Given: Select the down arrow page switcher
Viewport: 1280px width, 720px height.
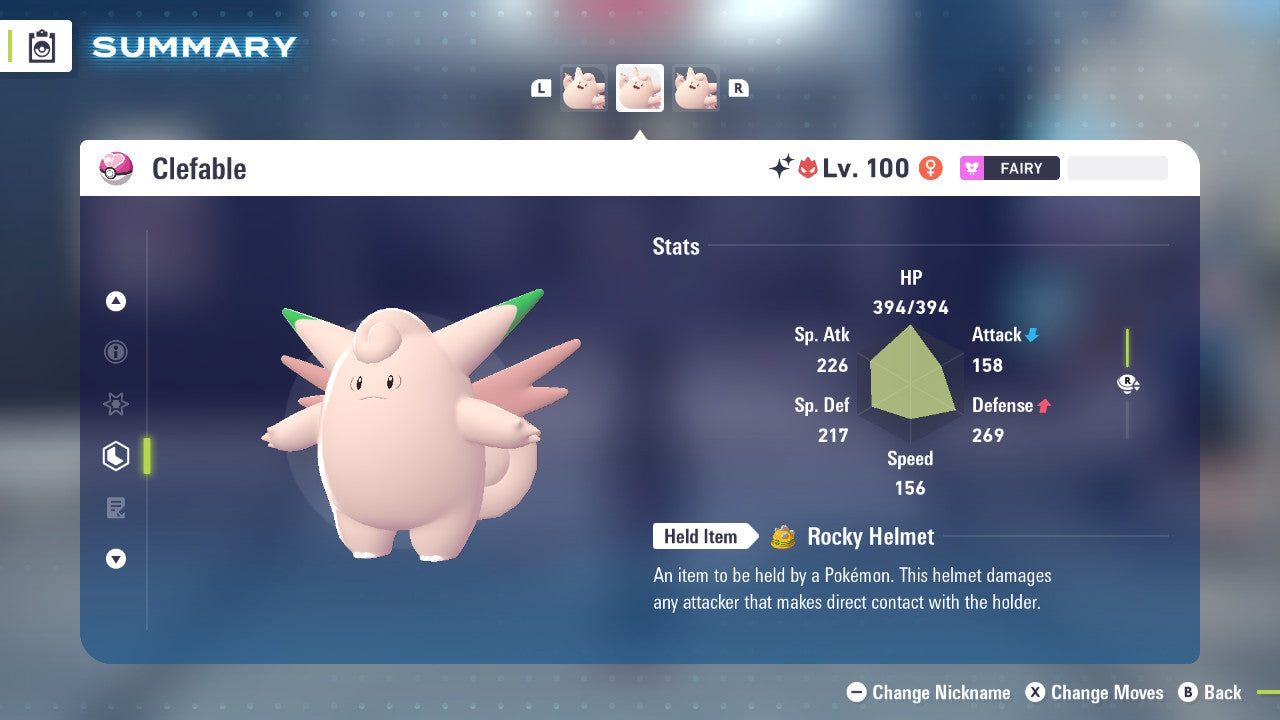Looking at the screenshot, I should [x=116, y=559].
